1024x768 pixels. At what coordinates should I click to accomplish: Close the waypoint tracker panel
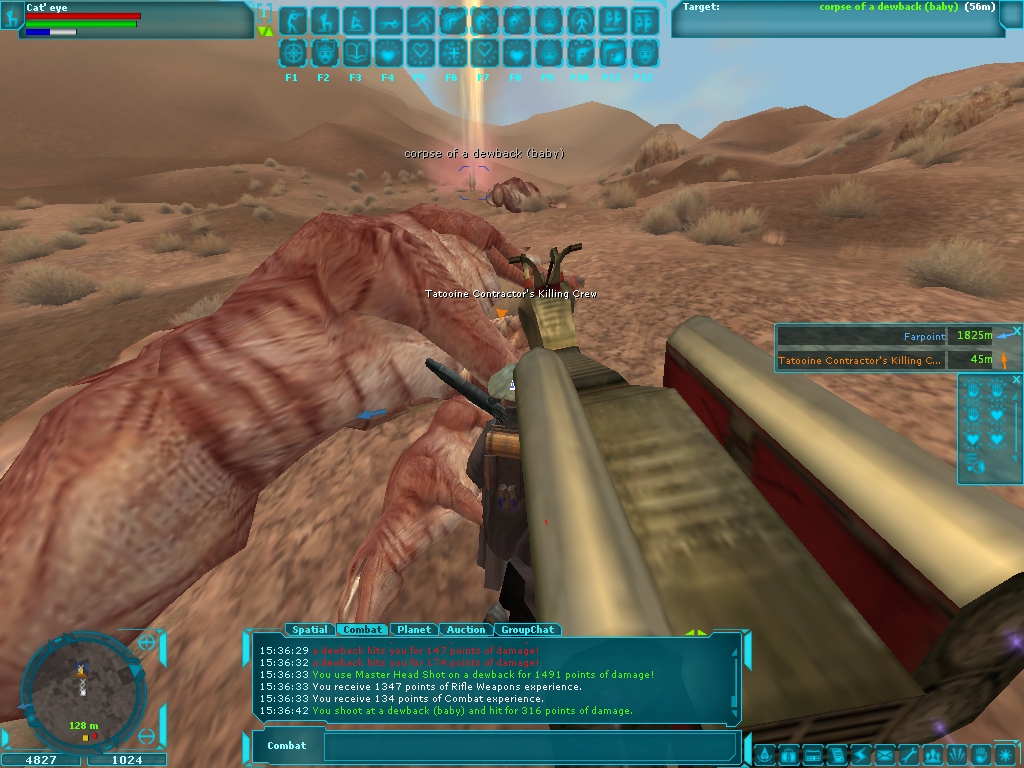[x=1016, y=331]
